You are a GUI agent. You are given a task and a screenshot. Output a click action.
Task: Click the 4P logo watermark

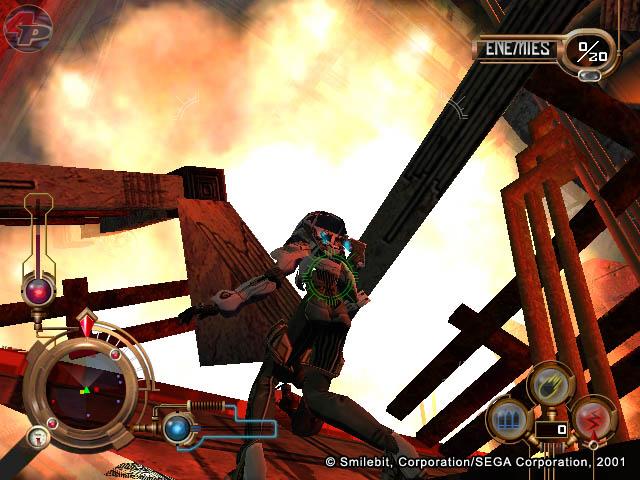27,27
